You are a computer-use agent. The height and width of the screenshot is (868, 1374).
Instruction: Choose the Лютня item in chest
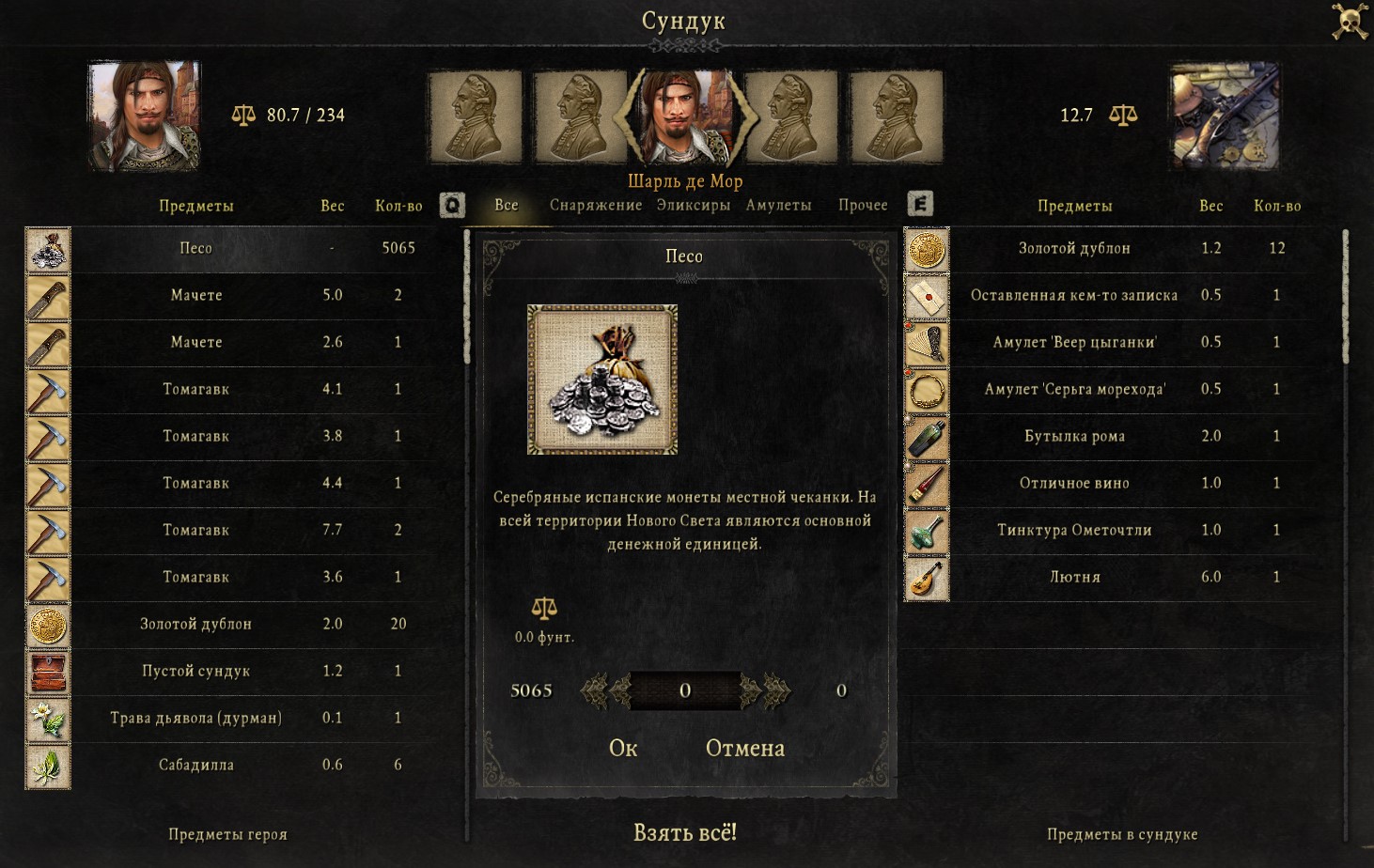[1074, 577]
